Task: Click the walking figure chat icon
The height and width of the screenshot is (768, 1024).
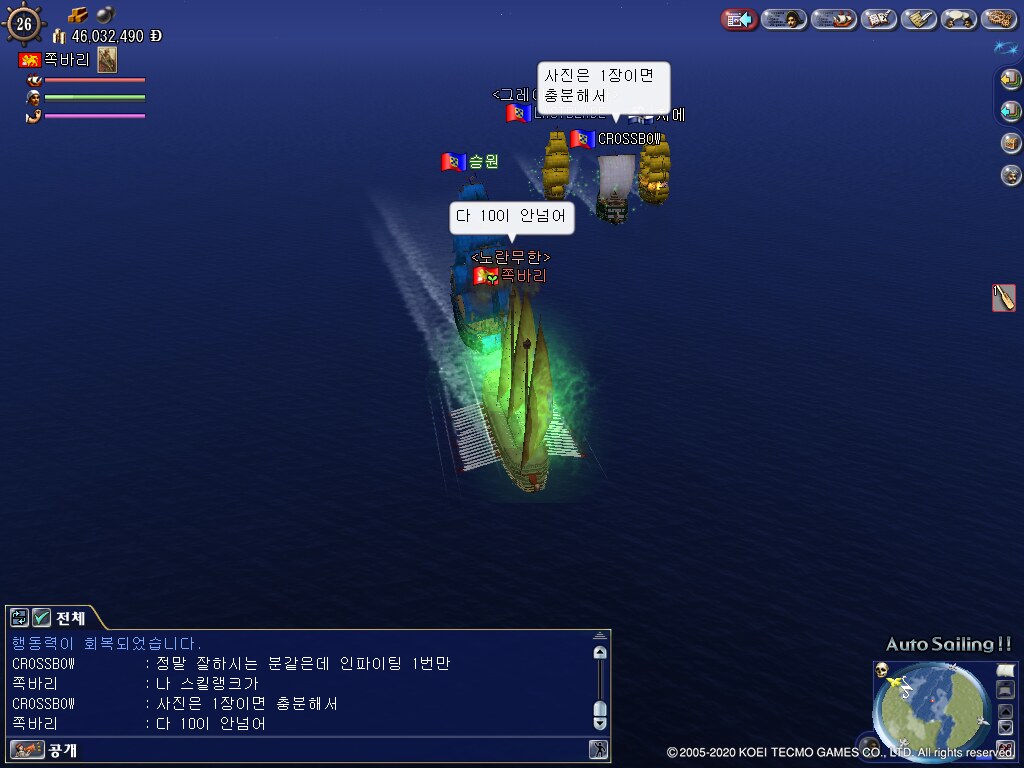Action: [598, 749]
